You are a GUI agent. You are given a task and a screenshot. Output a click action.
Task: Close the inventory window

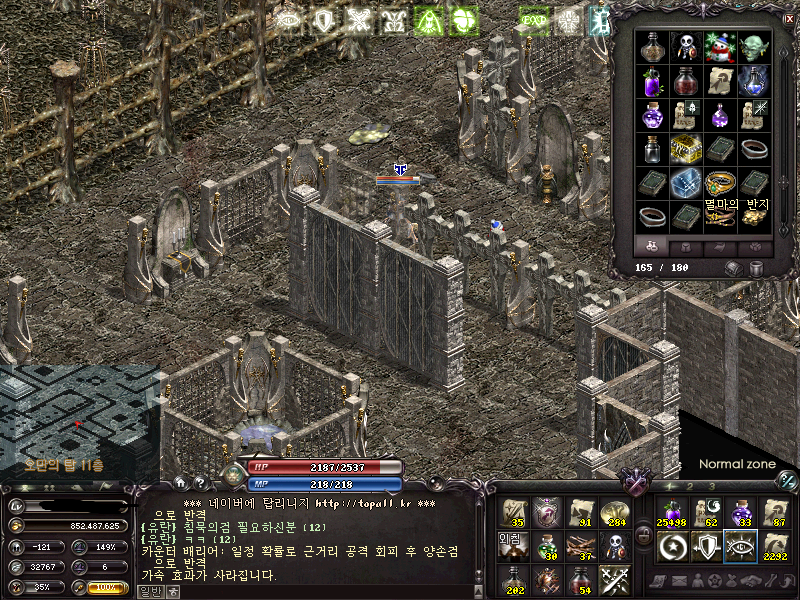(789, 19)
